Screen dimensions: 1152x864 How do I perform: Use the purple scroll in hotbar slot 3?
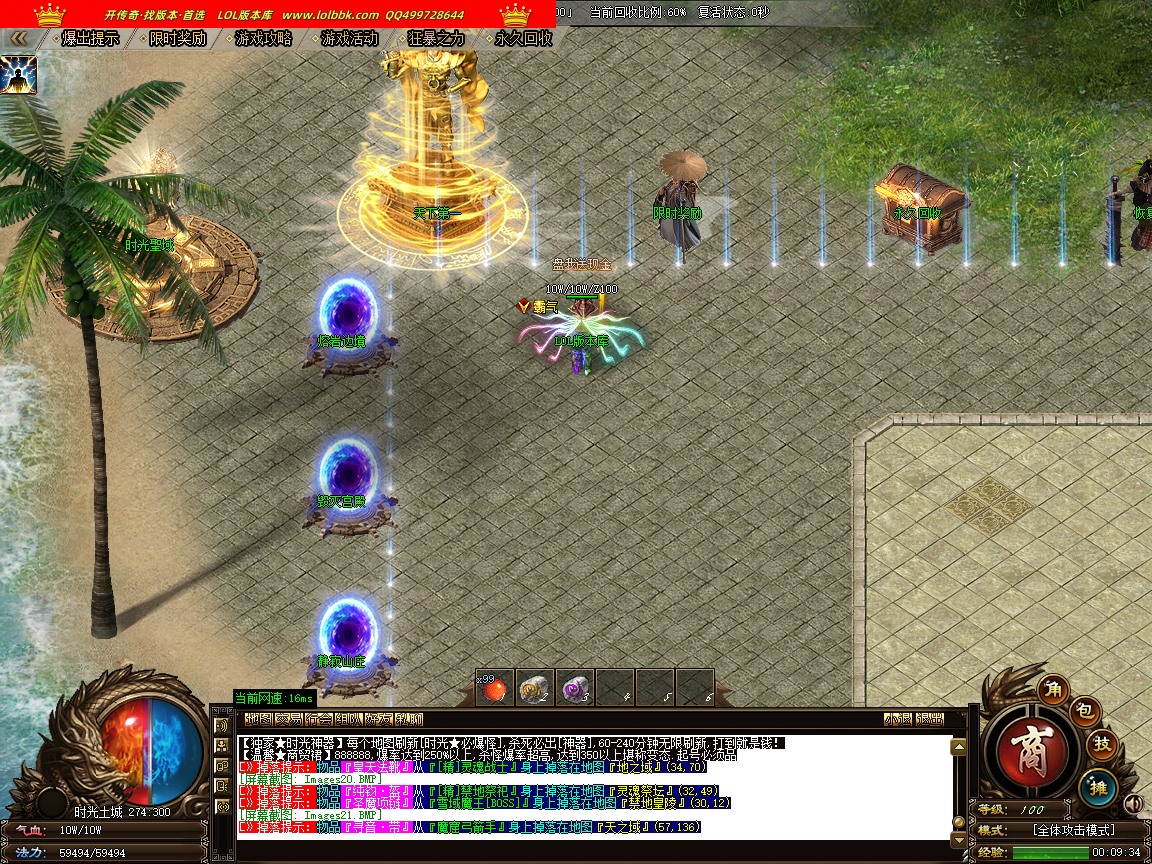(x=574, y=687)
